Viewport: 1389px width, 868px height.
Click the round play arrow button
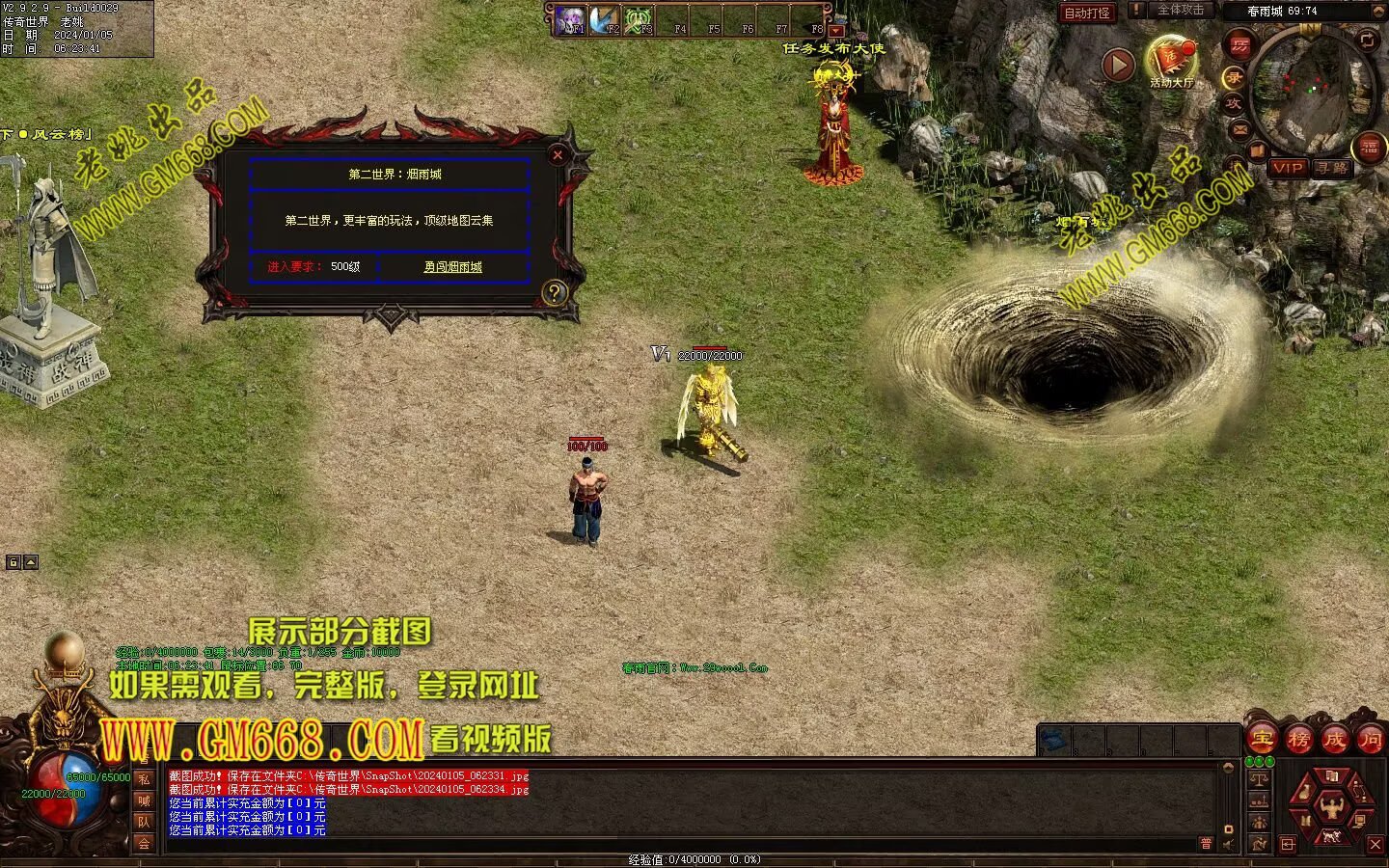1118,66
